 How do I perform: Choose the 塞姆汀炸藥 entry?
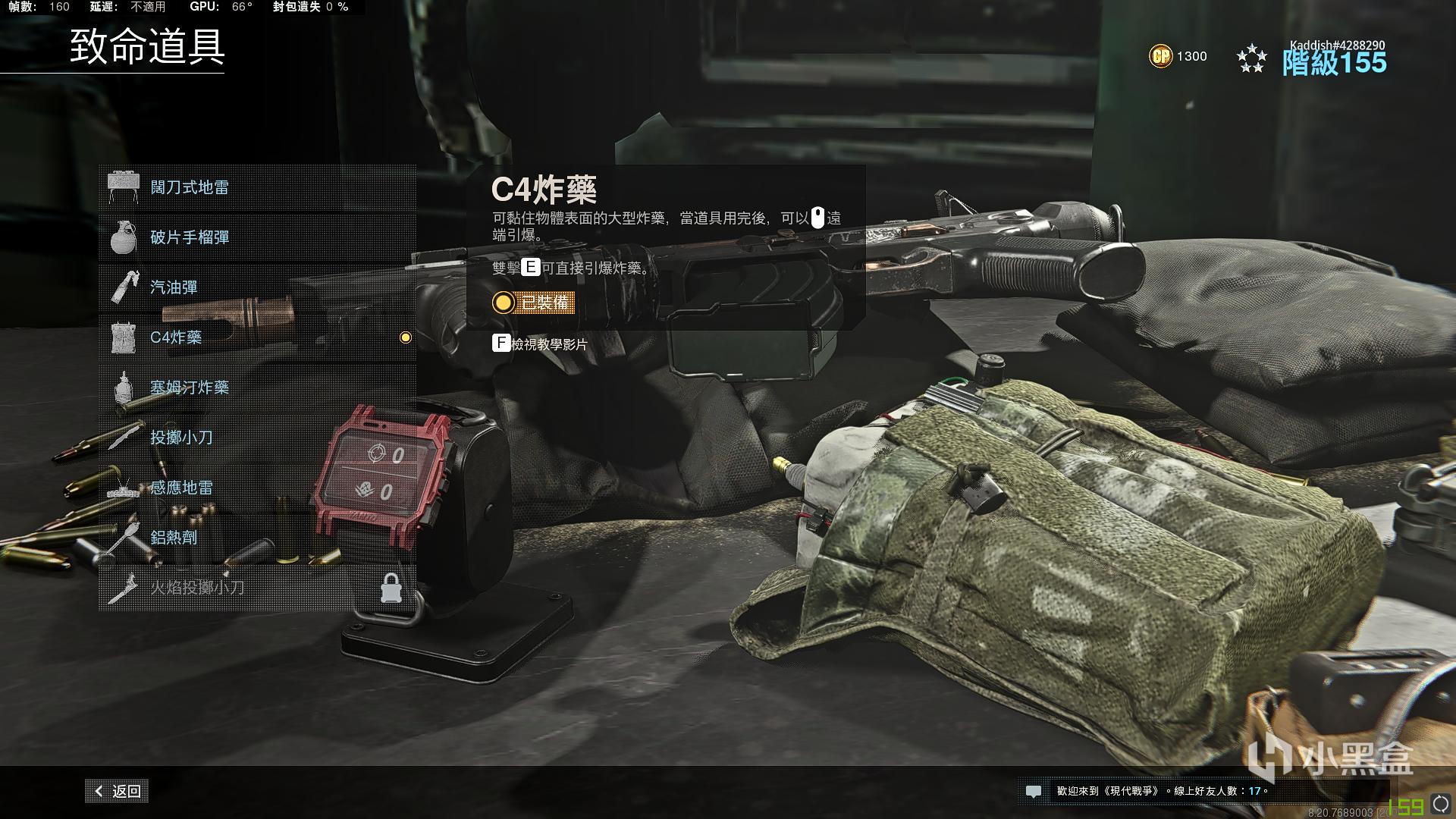[257, 388]
